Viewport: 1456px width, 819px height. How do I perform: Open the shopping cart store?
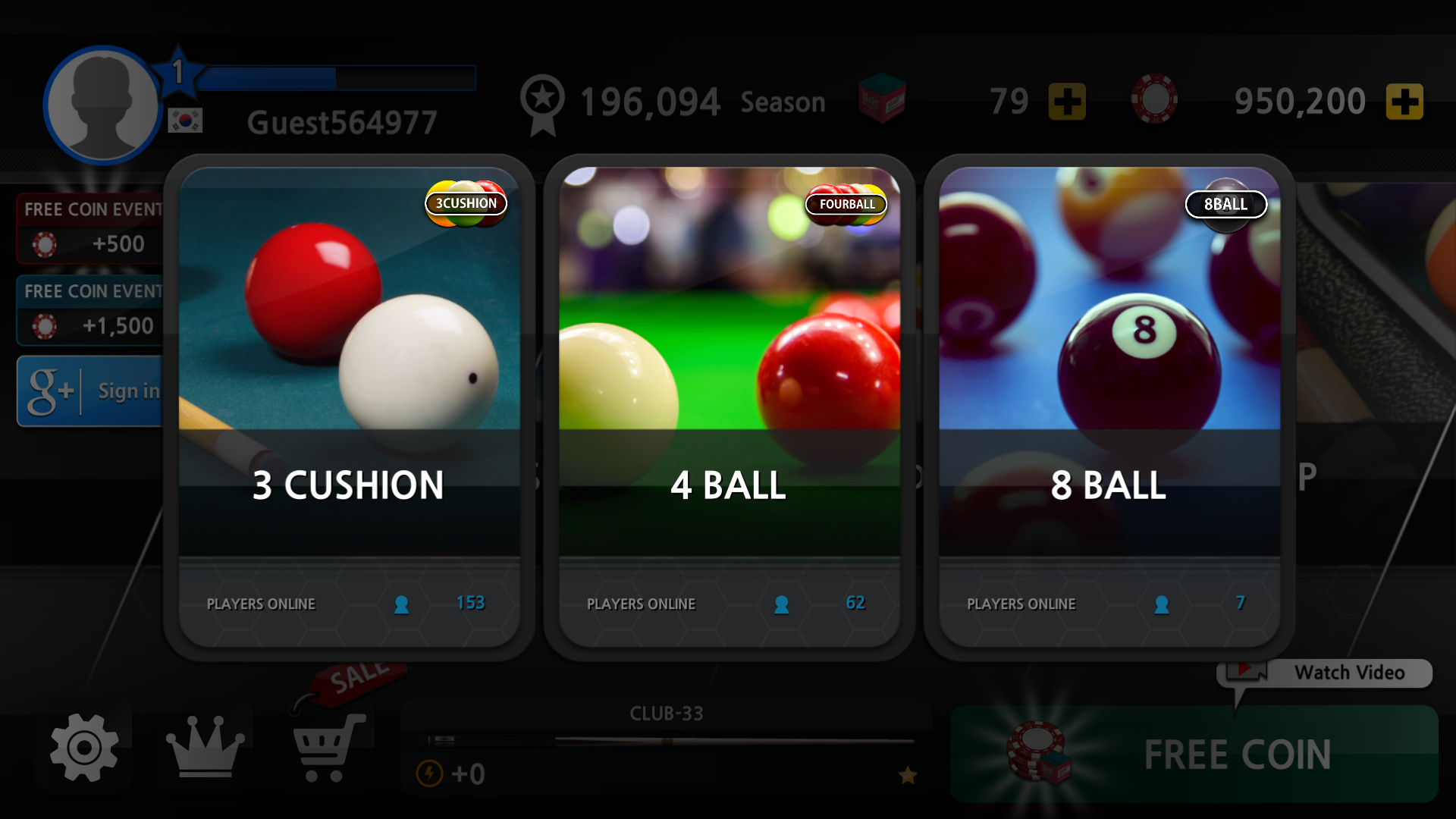coord(328,748)
